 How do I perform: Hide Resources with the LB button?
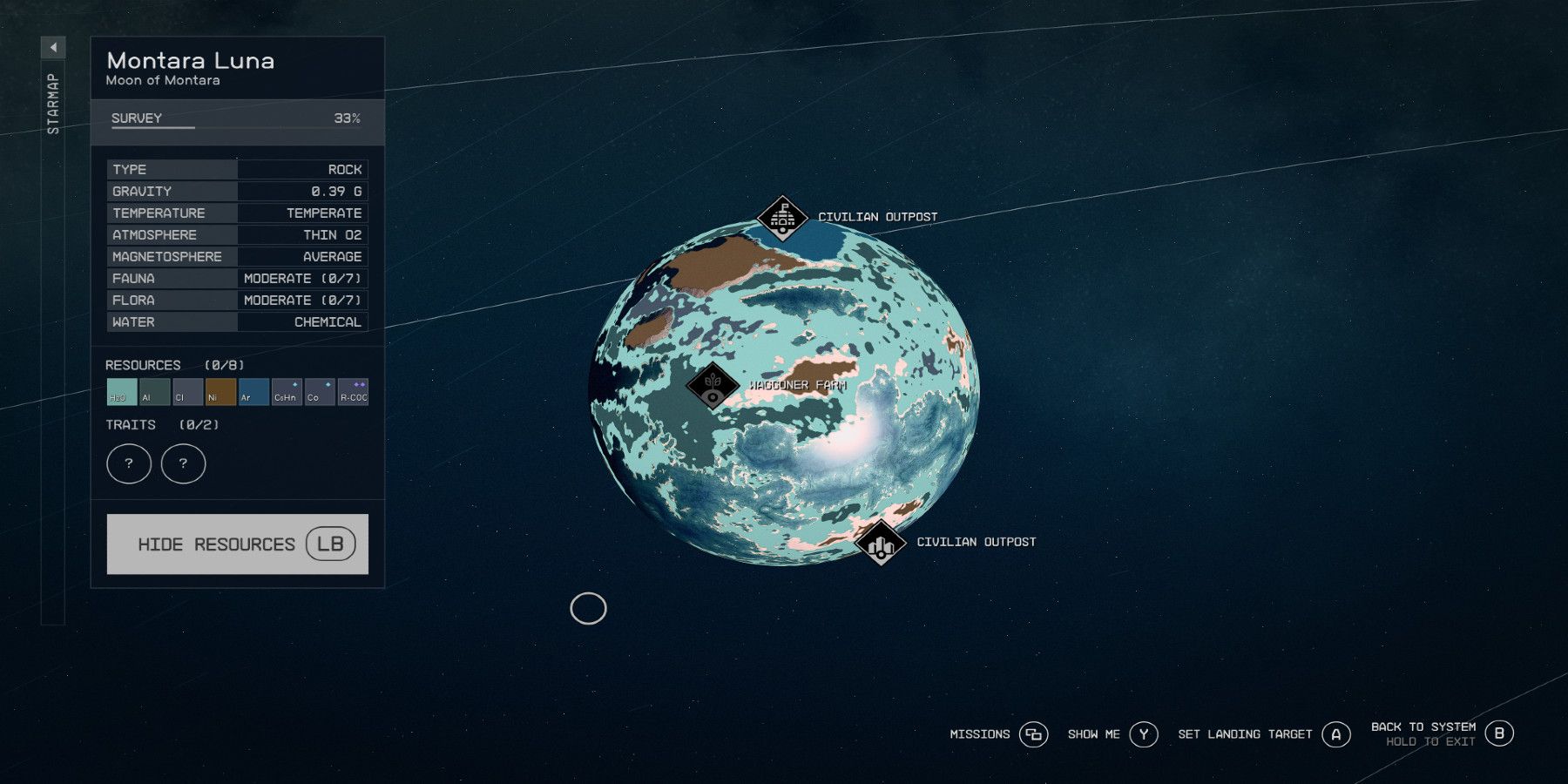[x=238, y=544]
